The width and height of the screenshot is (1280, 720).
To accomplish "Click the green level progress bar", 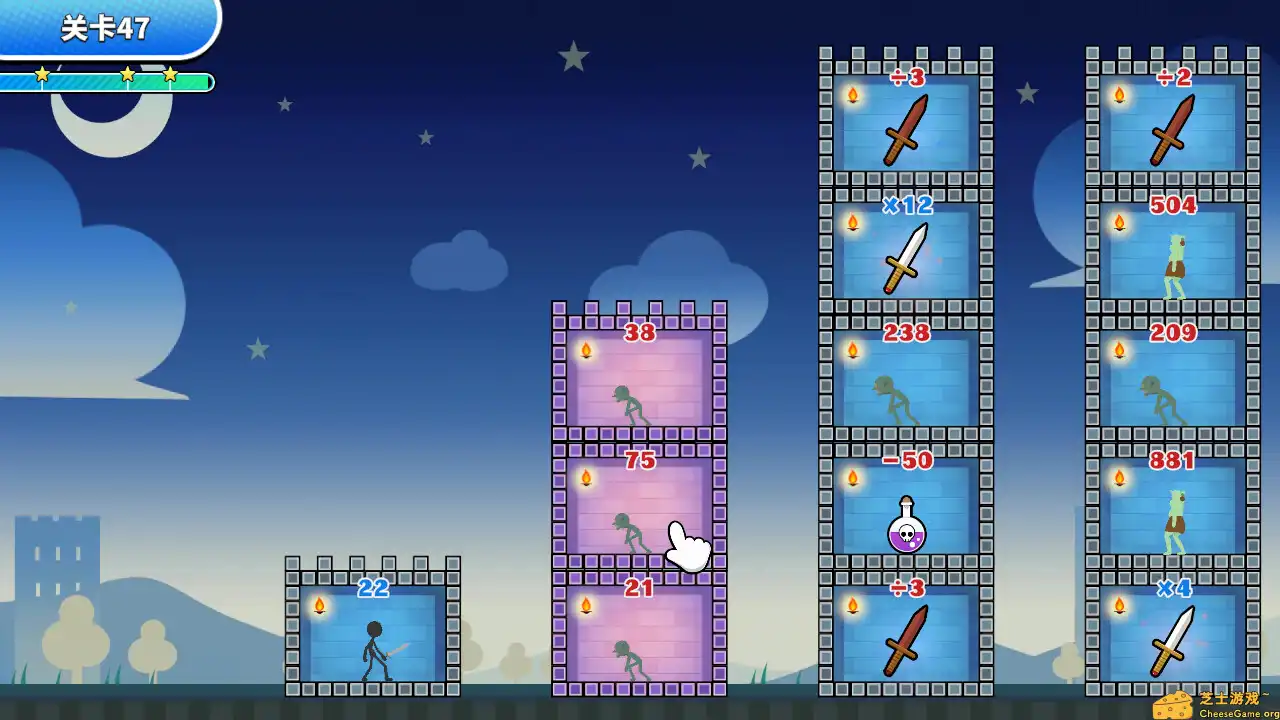I will pyautogui.click(x=105, y=82).
